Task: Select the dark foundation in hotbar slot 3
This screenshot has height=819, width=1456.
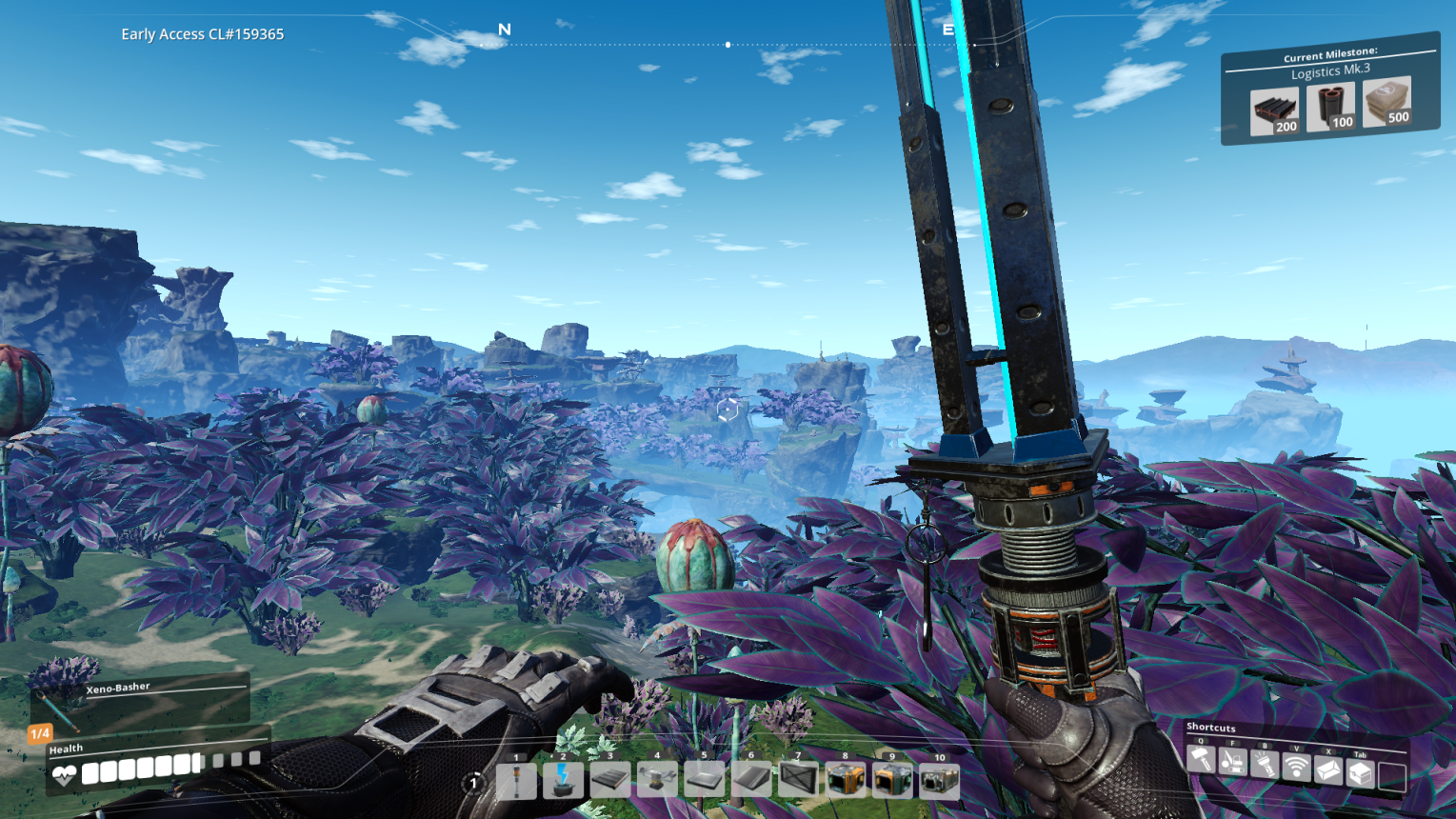Action: pyautogui.click(x=610, y=781)
